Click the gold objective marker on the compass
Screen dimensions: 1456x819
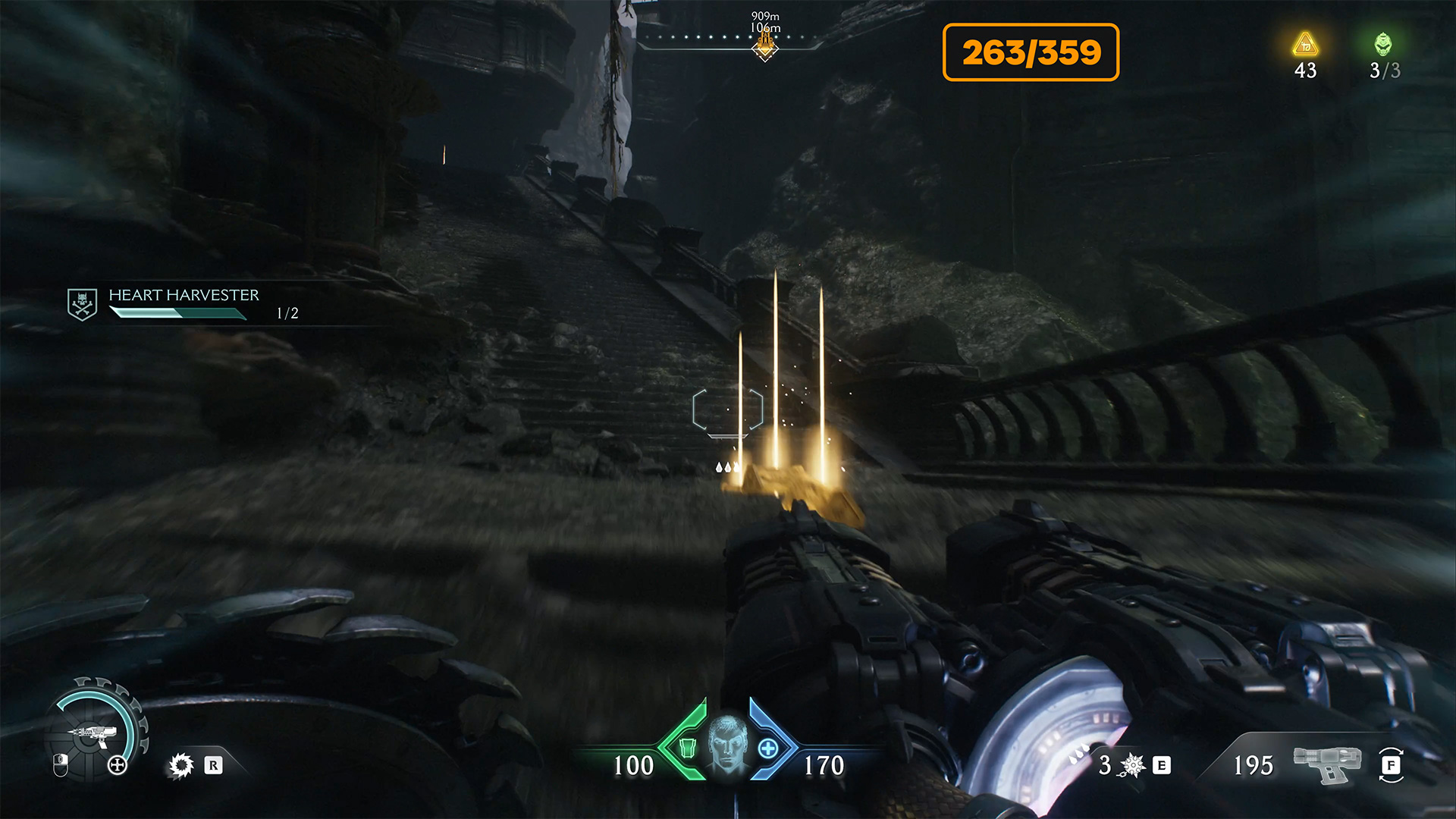click(x=765, y=47)
